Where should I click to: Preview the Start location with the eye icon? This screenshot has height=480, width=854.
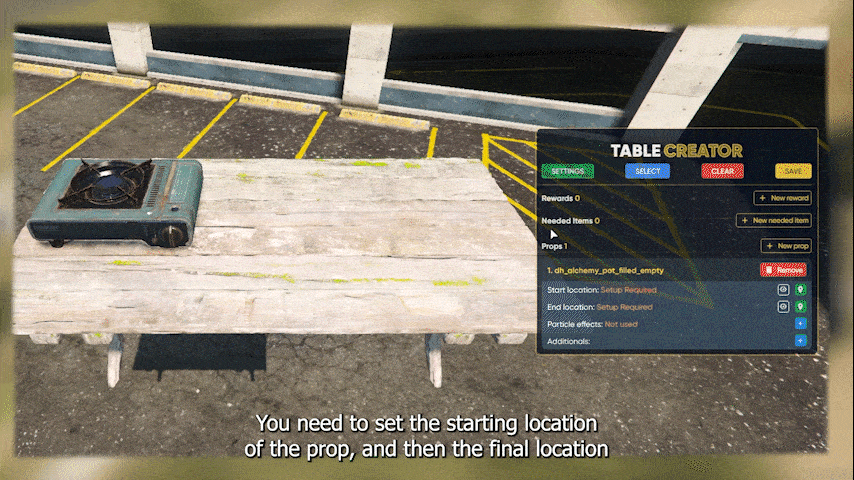point(784,290)
